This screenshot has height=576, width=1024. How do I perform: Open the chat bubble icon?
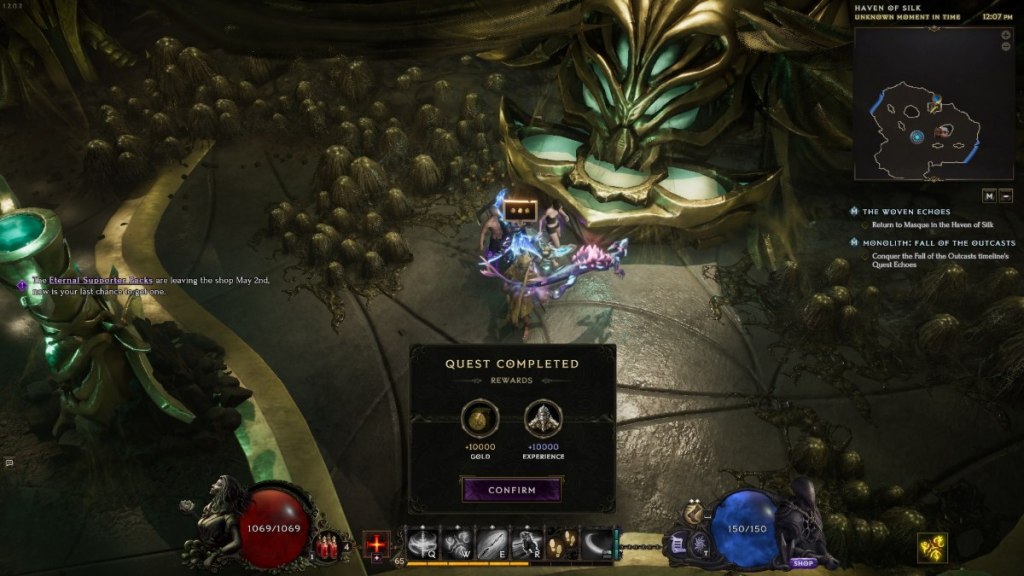click(9, 463)
